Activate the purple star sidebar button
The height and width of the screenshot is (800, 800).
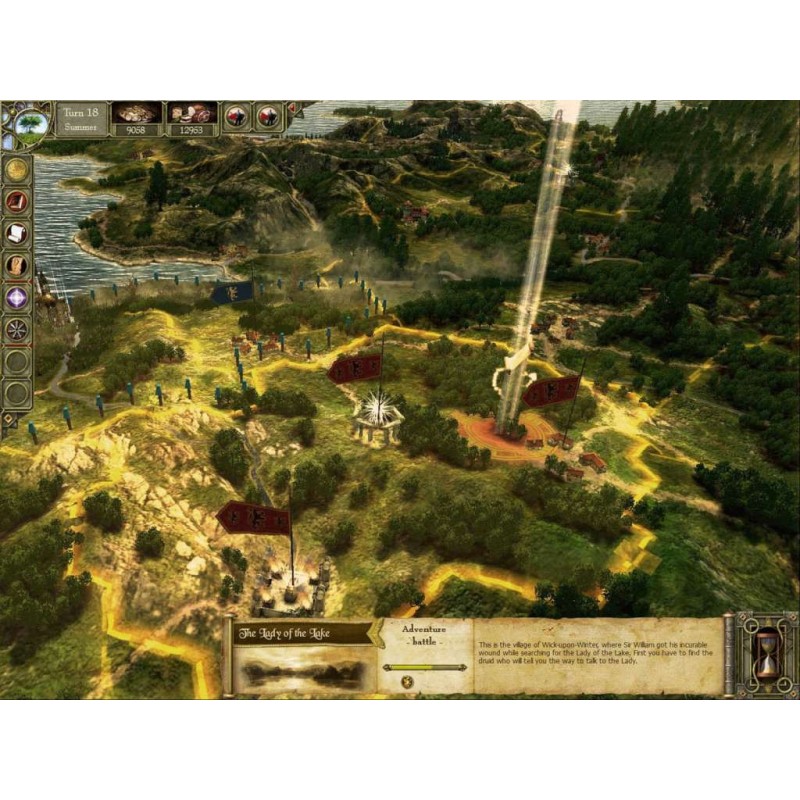tap(17, 297)
